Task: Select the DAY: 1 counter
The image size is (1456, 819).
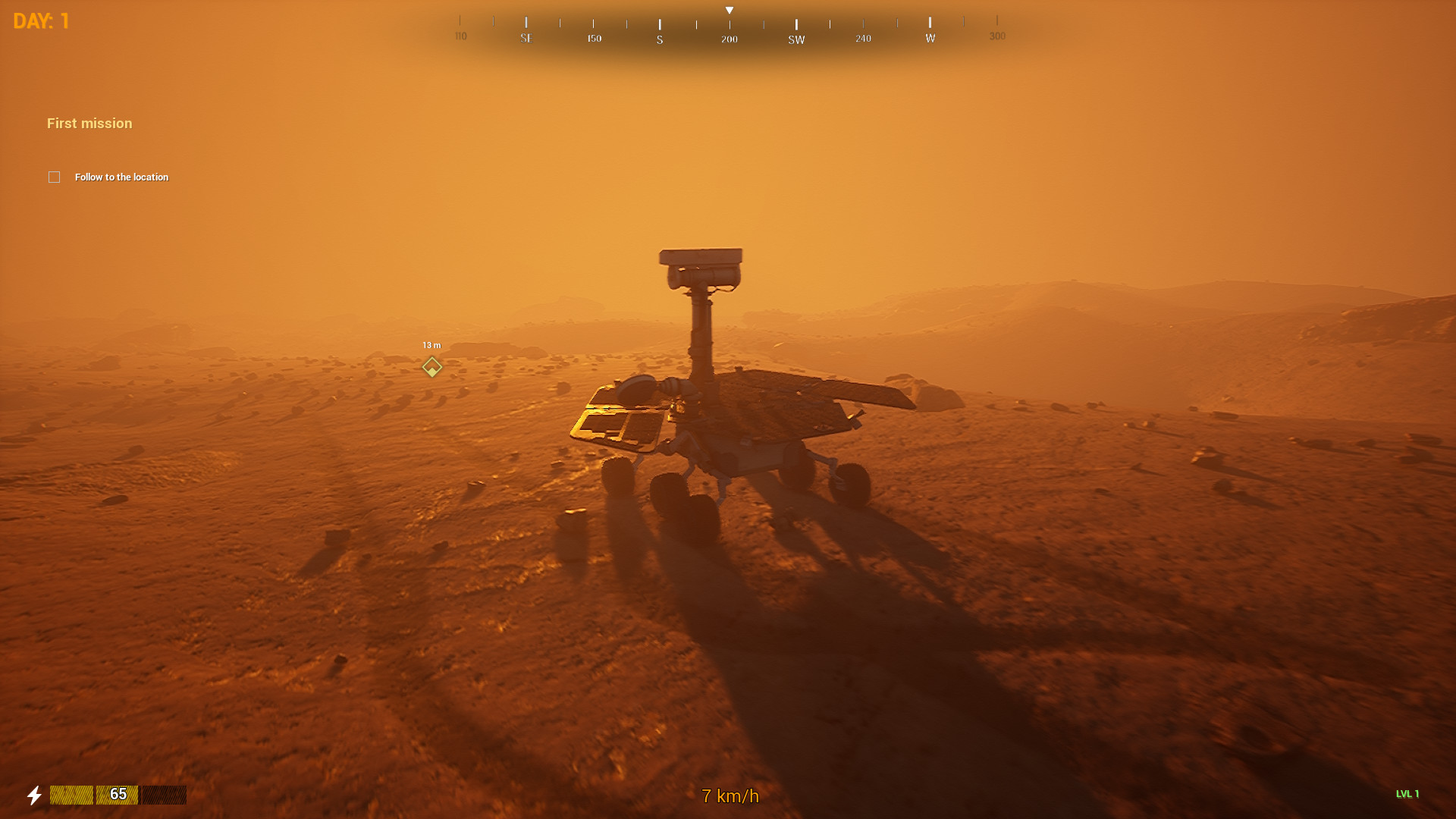Action: [39, 20]
